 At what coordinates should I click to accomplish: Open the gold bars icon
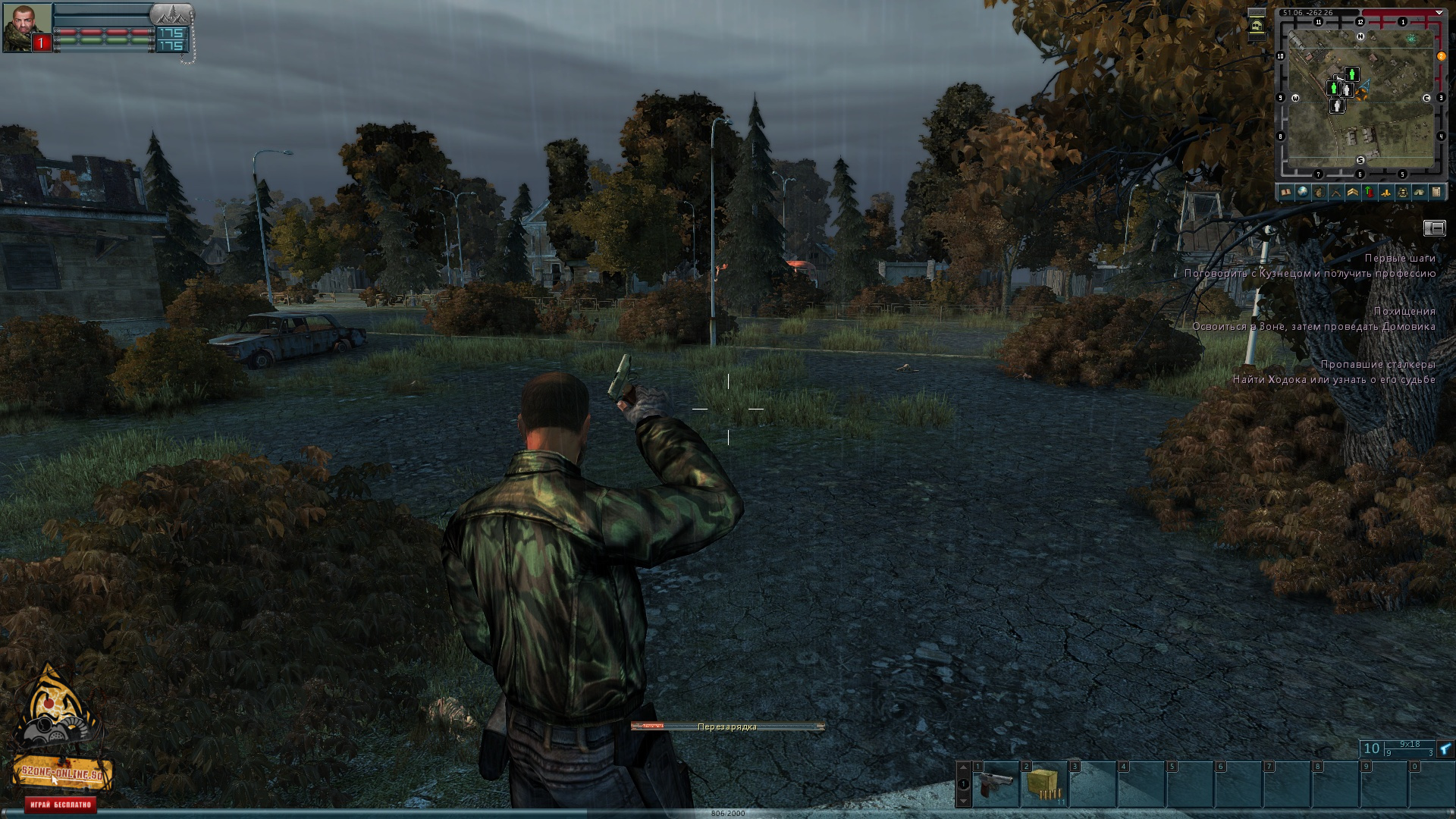click(x=1386, y=193)
